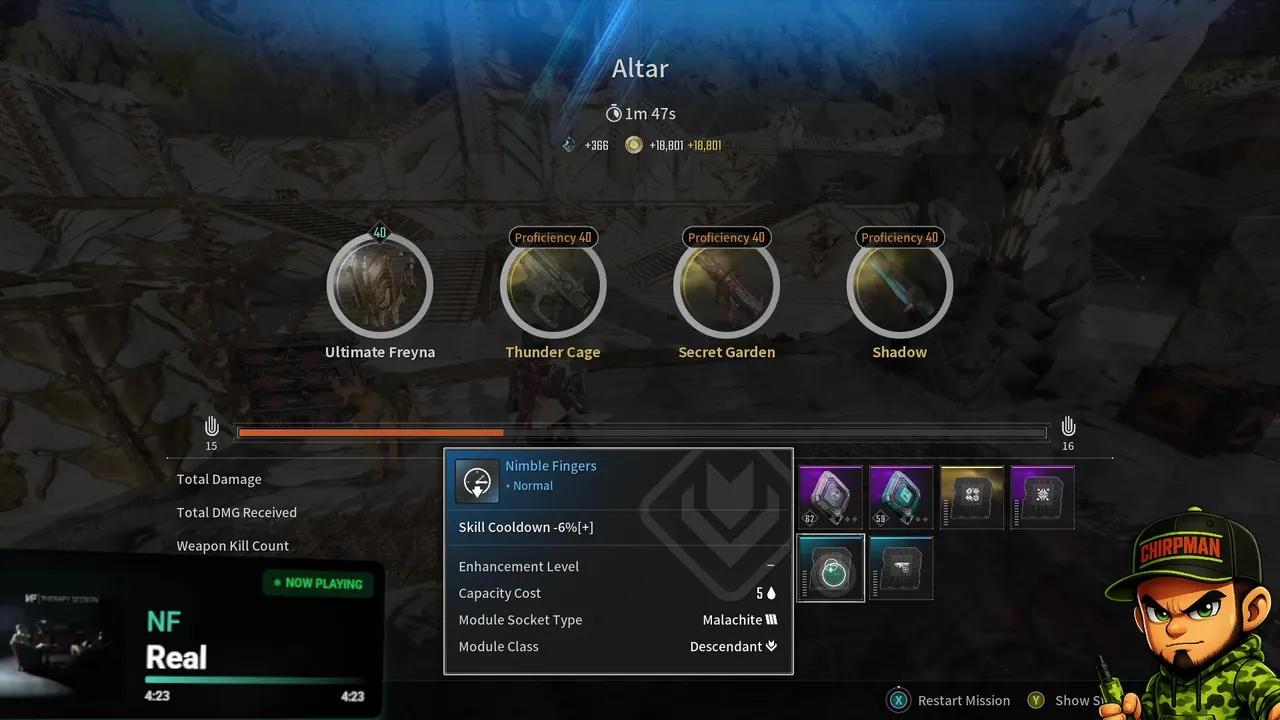Viewport: 1280px width, 720px height.
Task: Pick the purple module reward slot
Action: click(x=1042, y=497)
